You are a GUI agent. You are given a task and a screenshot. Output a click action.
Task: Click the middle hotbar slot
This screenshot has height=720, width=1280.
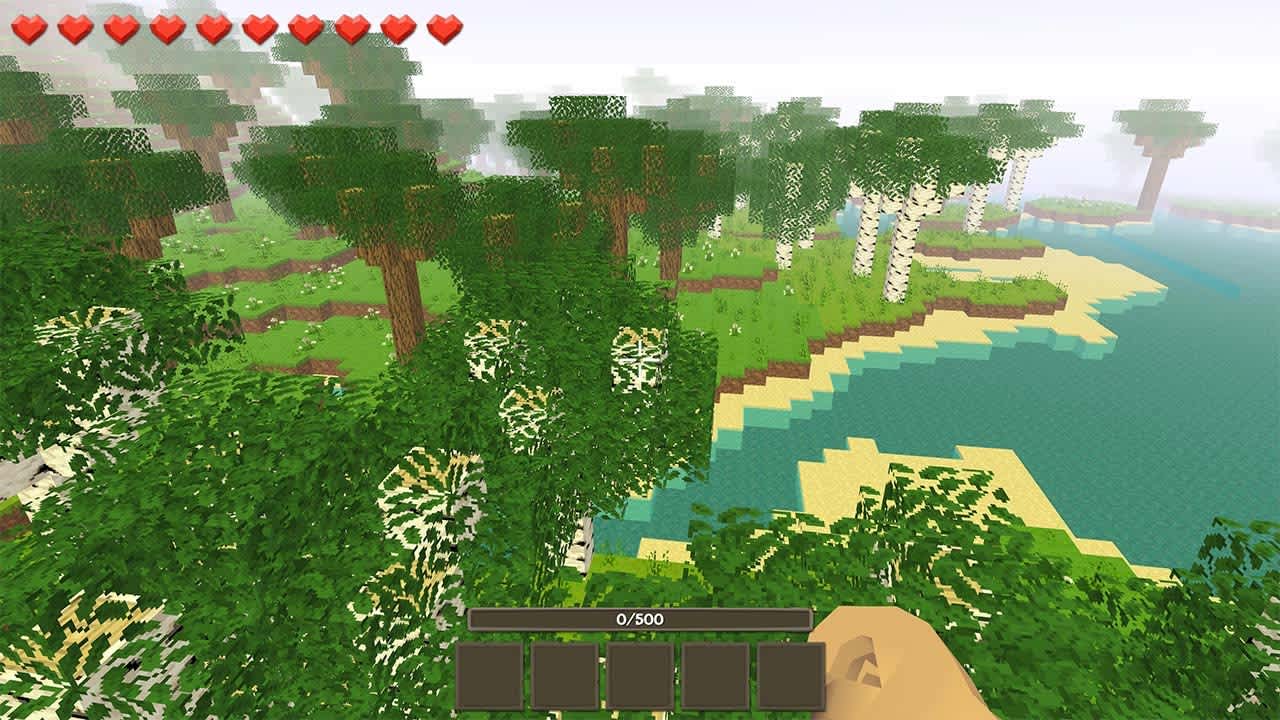click(x=637, y=676)
